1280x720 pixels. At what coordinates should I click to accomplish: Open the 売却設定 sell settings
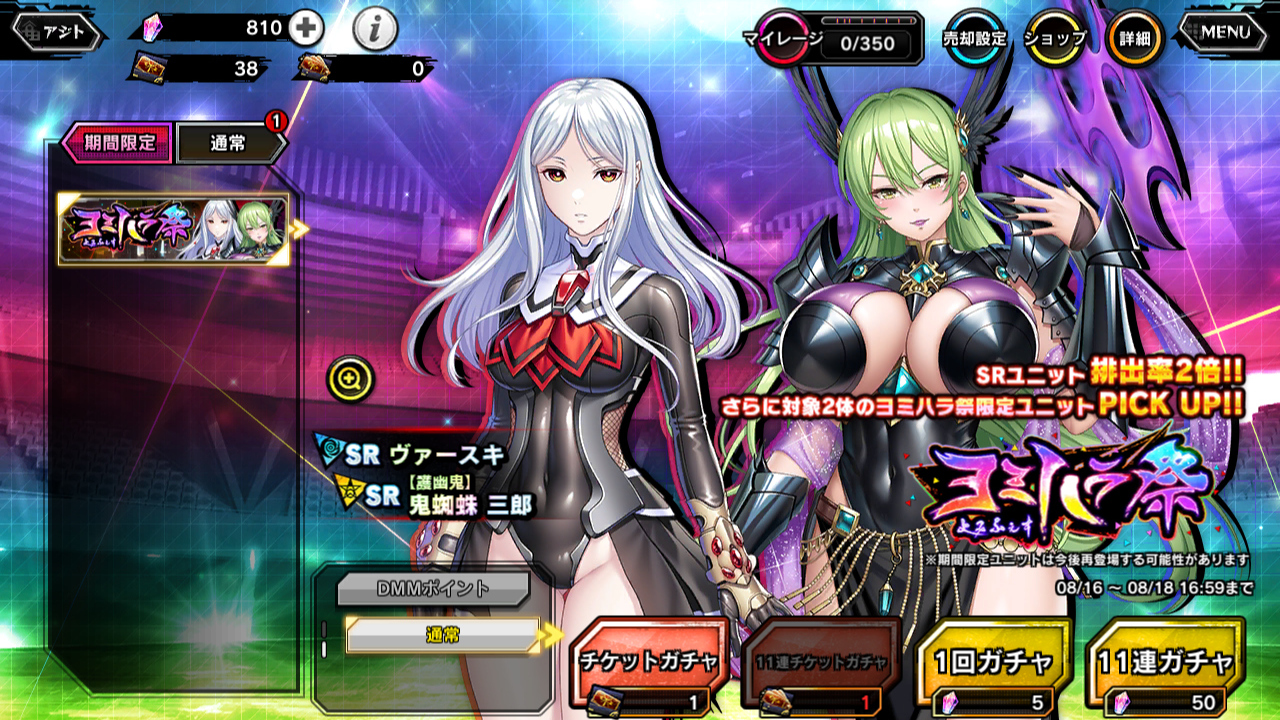coord(975,39)
